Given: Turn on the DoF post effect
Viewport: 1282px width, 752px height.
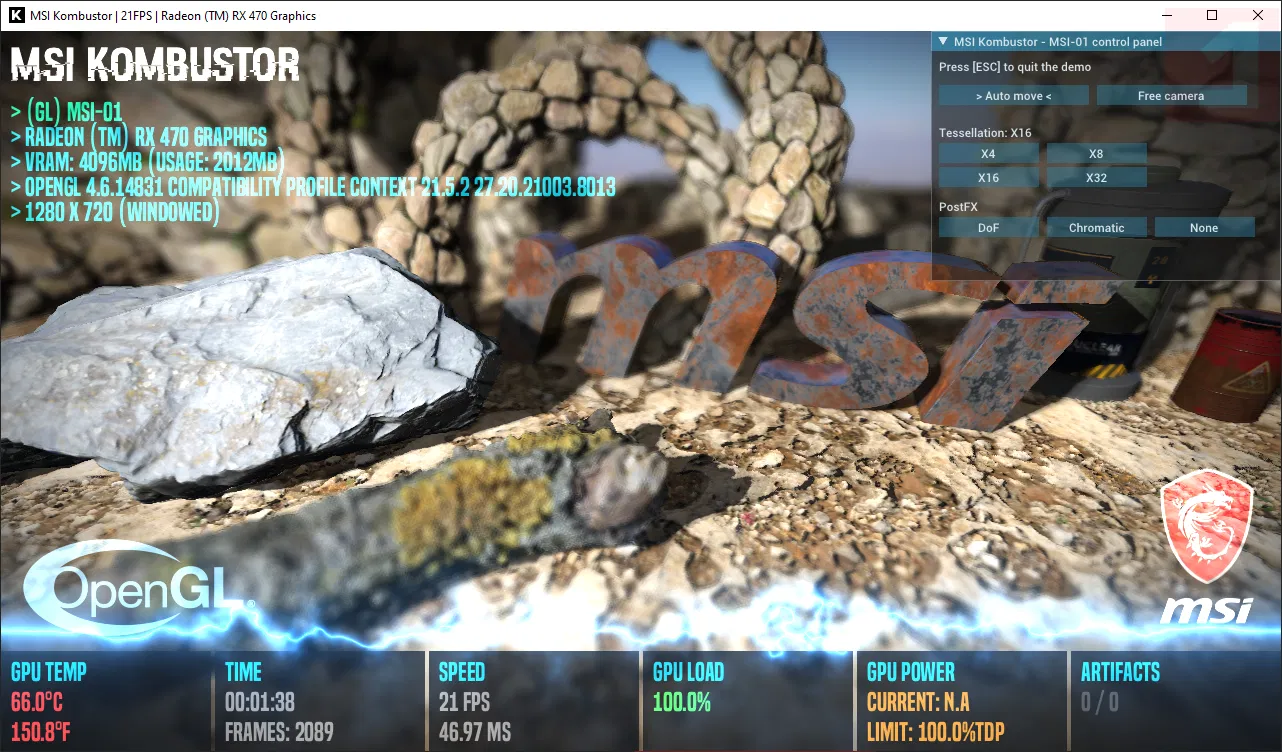Looking at the screenshot, I should [988, 228].
